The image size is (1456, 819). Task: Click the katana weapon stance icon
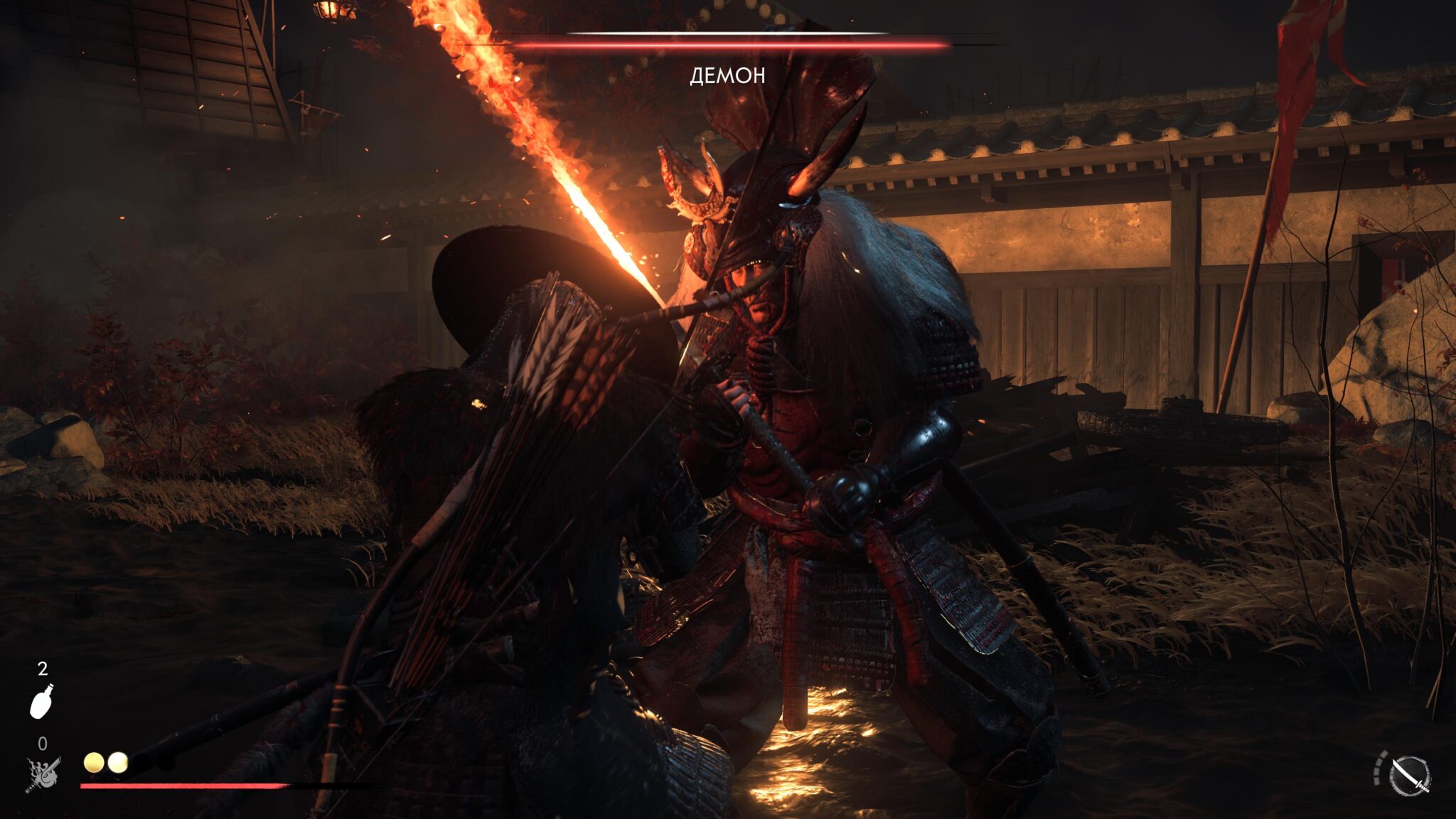coord(1410,776)
